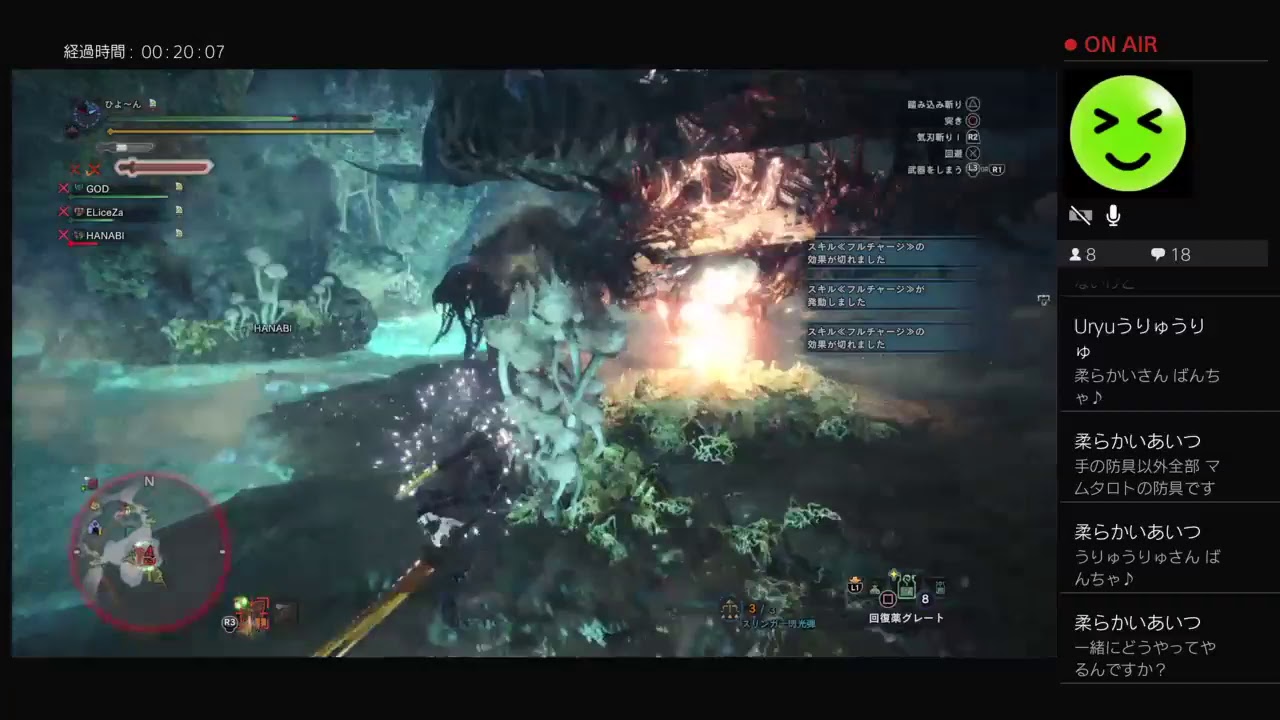The height and width of the screenshot is (720, 1280).
Task: Toggle the ON AIR broadcast indicator
Action: pyautogui.click(x=1111, y=44)
